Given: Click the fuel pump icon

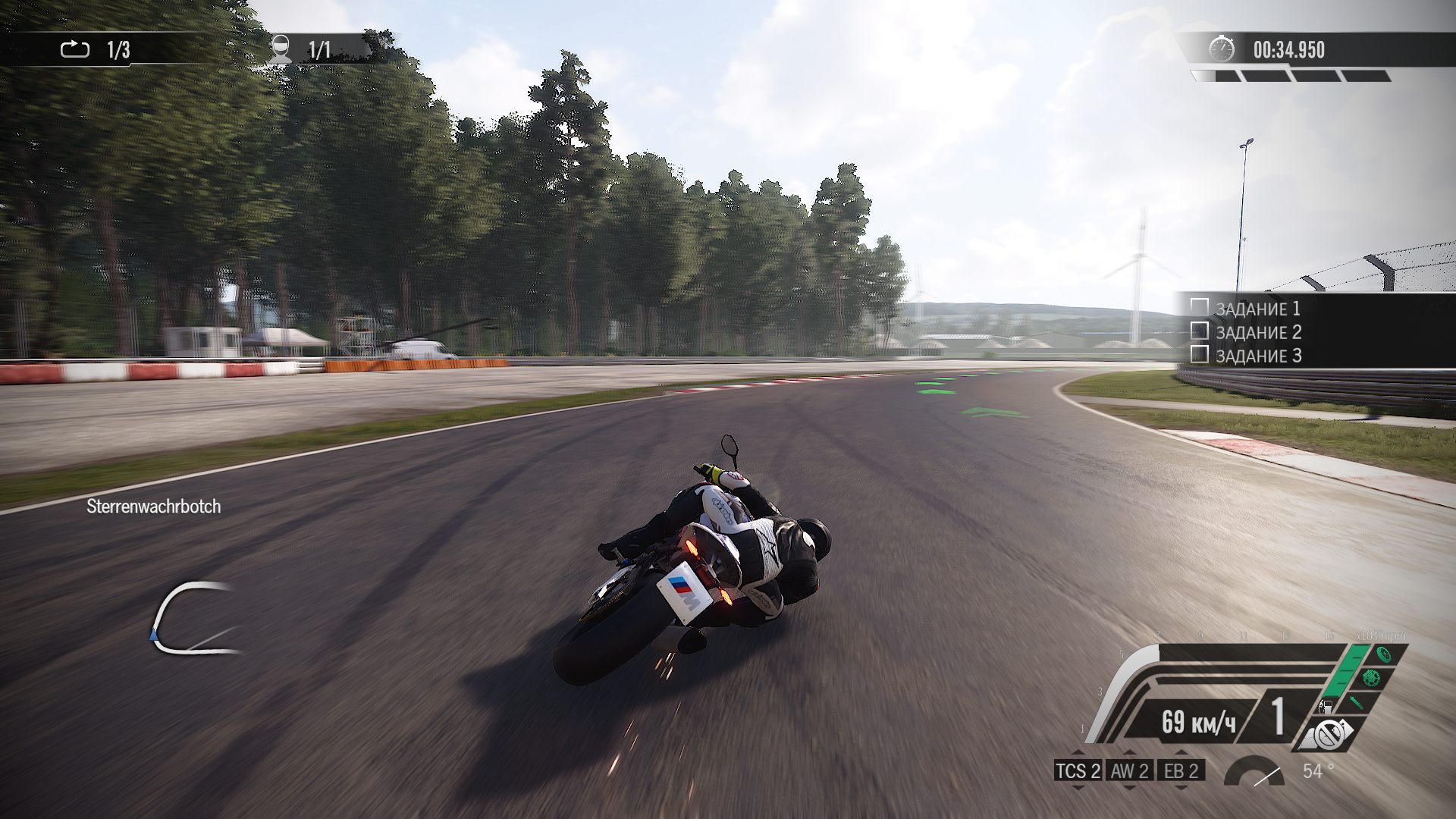Looking at the screenshot, I should 1325,707.
